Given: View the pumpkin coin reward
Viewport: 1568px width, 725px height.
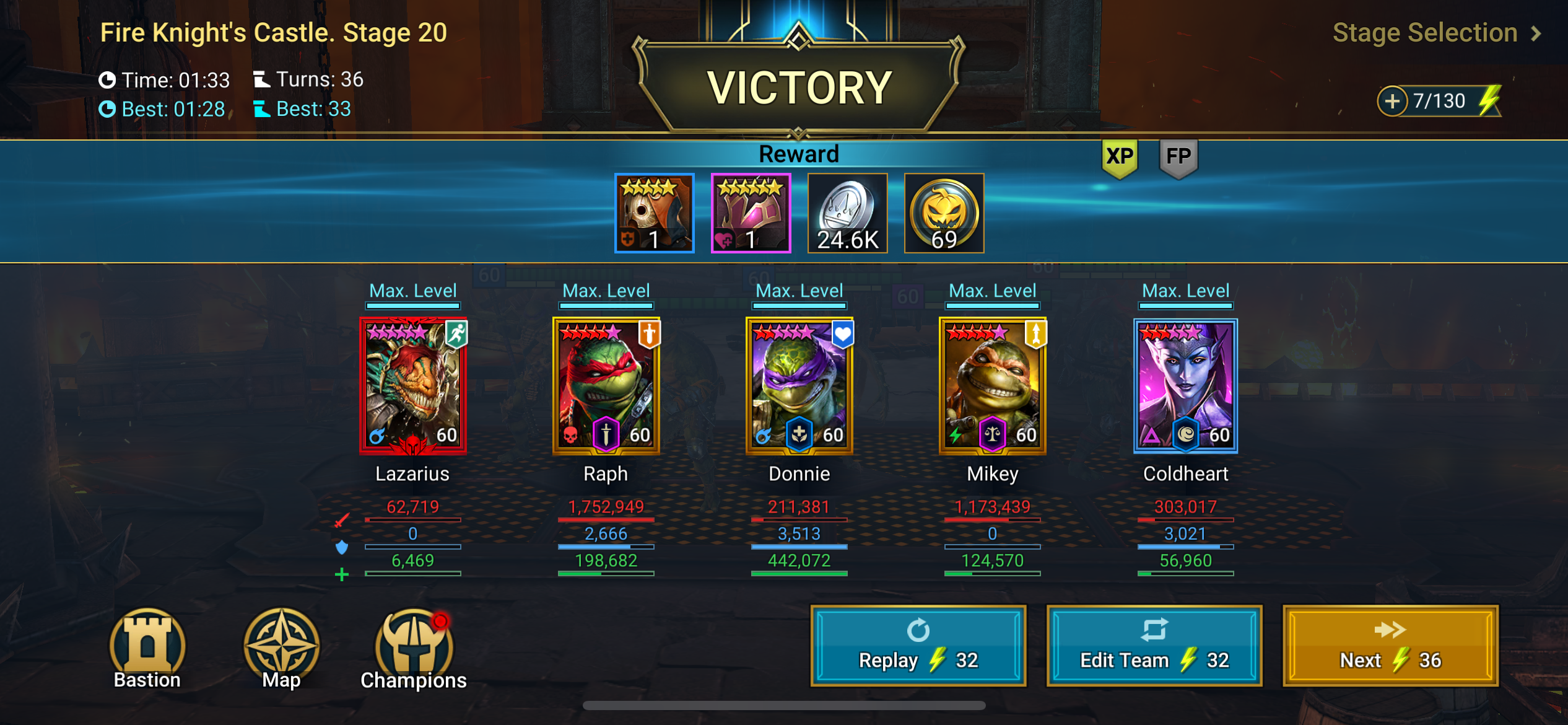Looking at the screenshot, I should (944, 213).
